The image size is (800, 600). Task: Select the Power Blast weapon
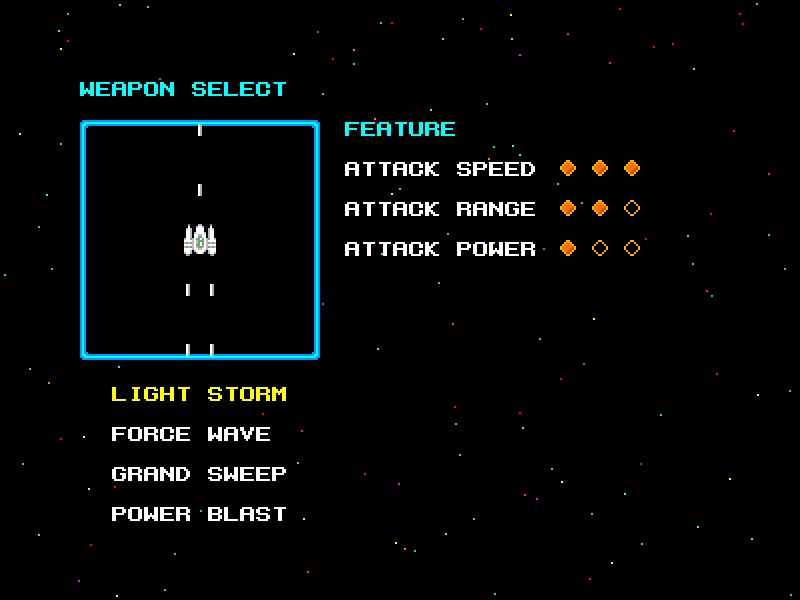(199, 514)
